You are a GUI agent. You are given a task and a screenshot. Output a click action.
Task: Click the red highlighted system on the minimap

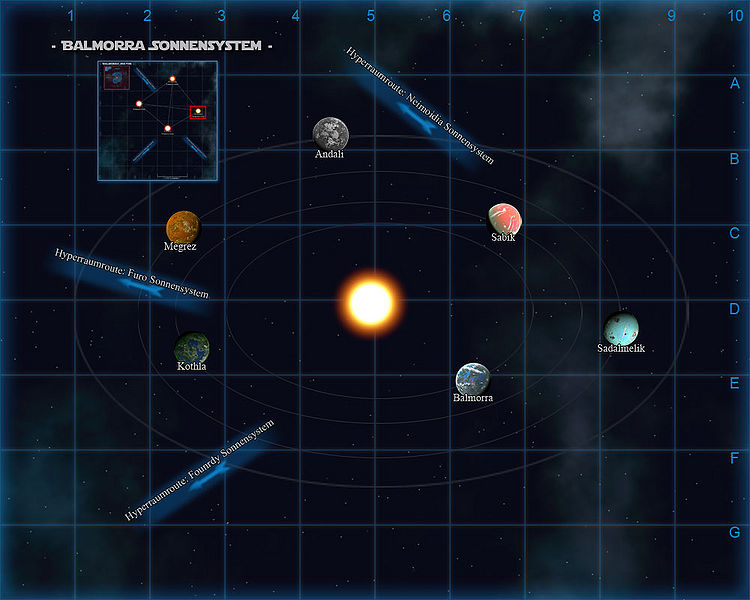click(198, 111)
